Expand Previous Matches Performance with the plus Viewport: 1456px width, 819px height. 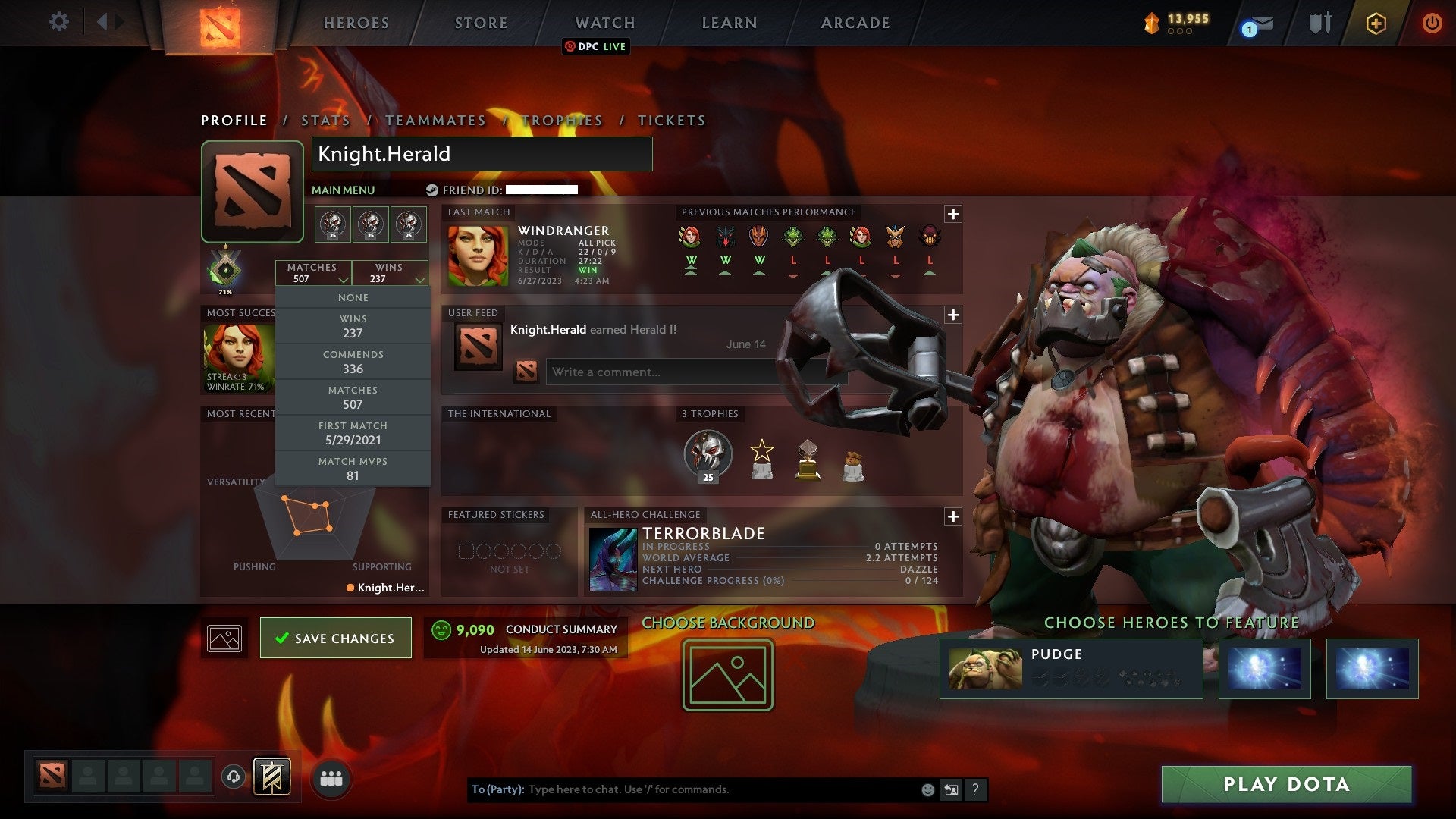(x=953, y=214)
